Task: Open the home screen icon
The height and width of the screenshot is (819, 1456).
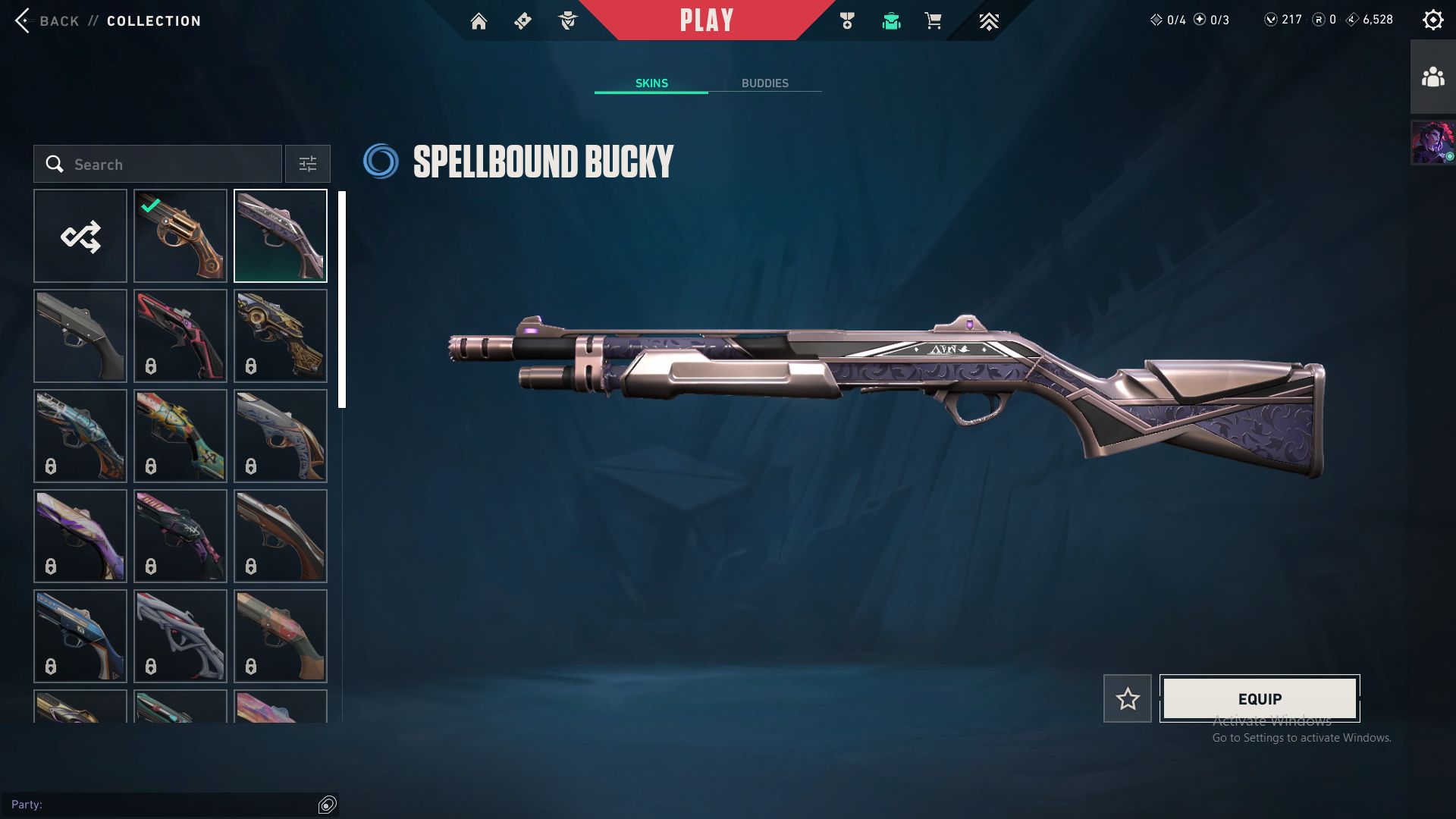Action: click(x=479, y=21)
